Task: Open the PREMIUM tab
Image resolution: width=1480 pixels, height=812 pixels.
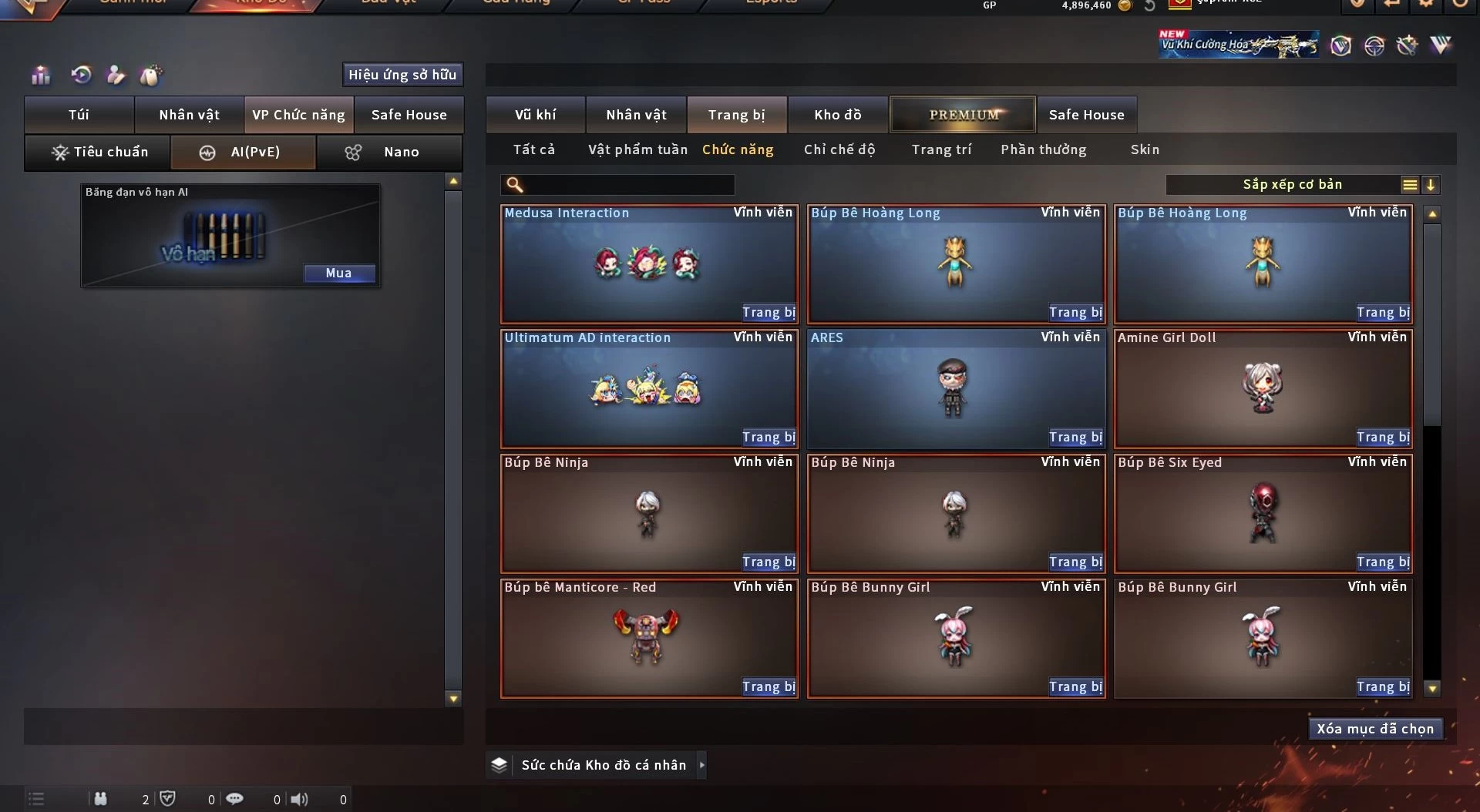Action: tap(964, 115)
